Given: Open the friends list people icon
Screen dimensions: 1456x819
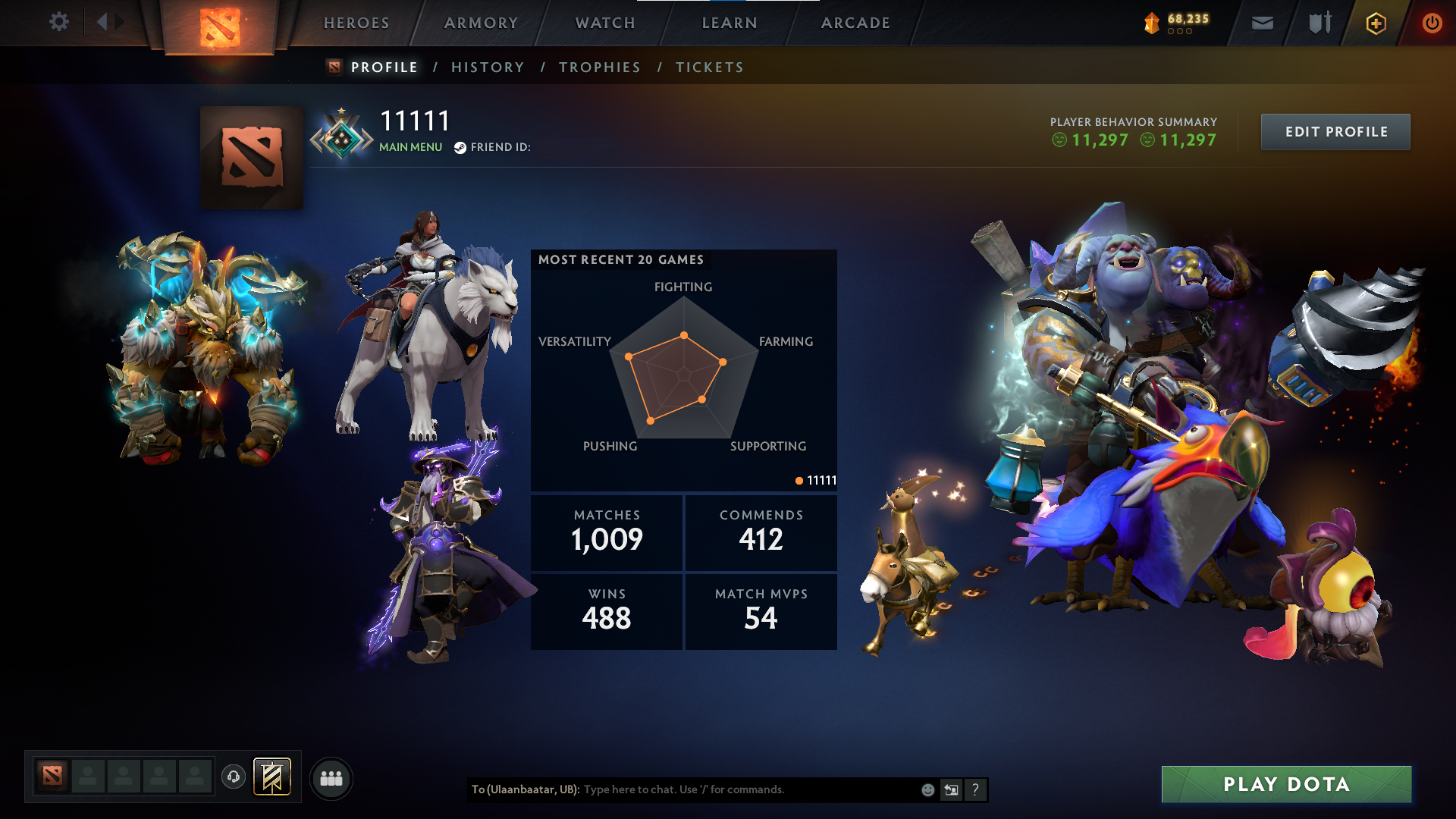Looking at the screenshot, I should pyautogui.click(x=331, y=777).
